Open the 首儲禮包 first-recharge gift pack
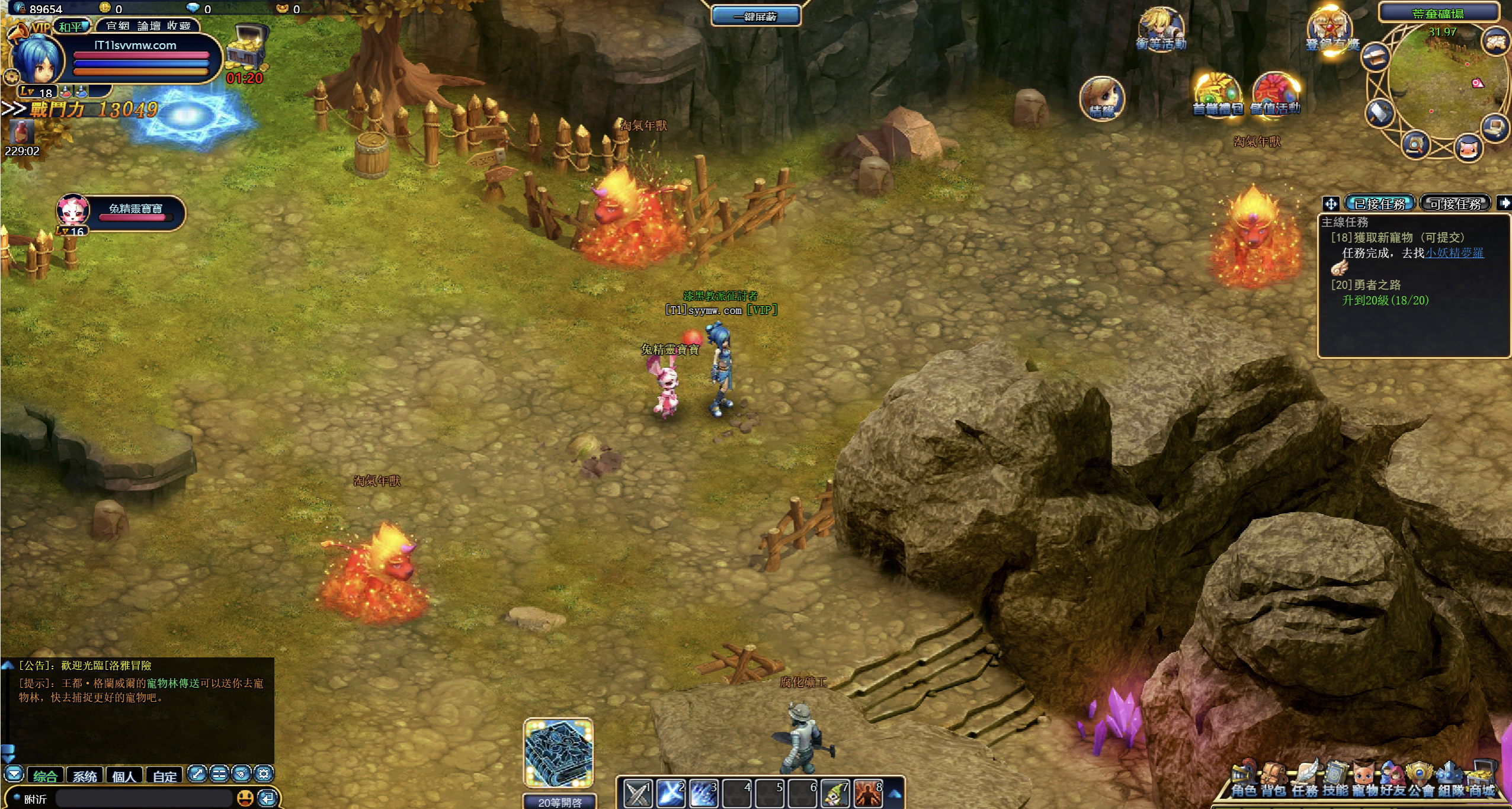This screenshot has height=809, width=1512. tap(1217, 95)
